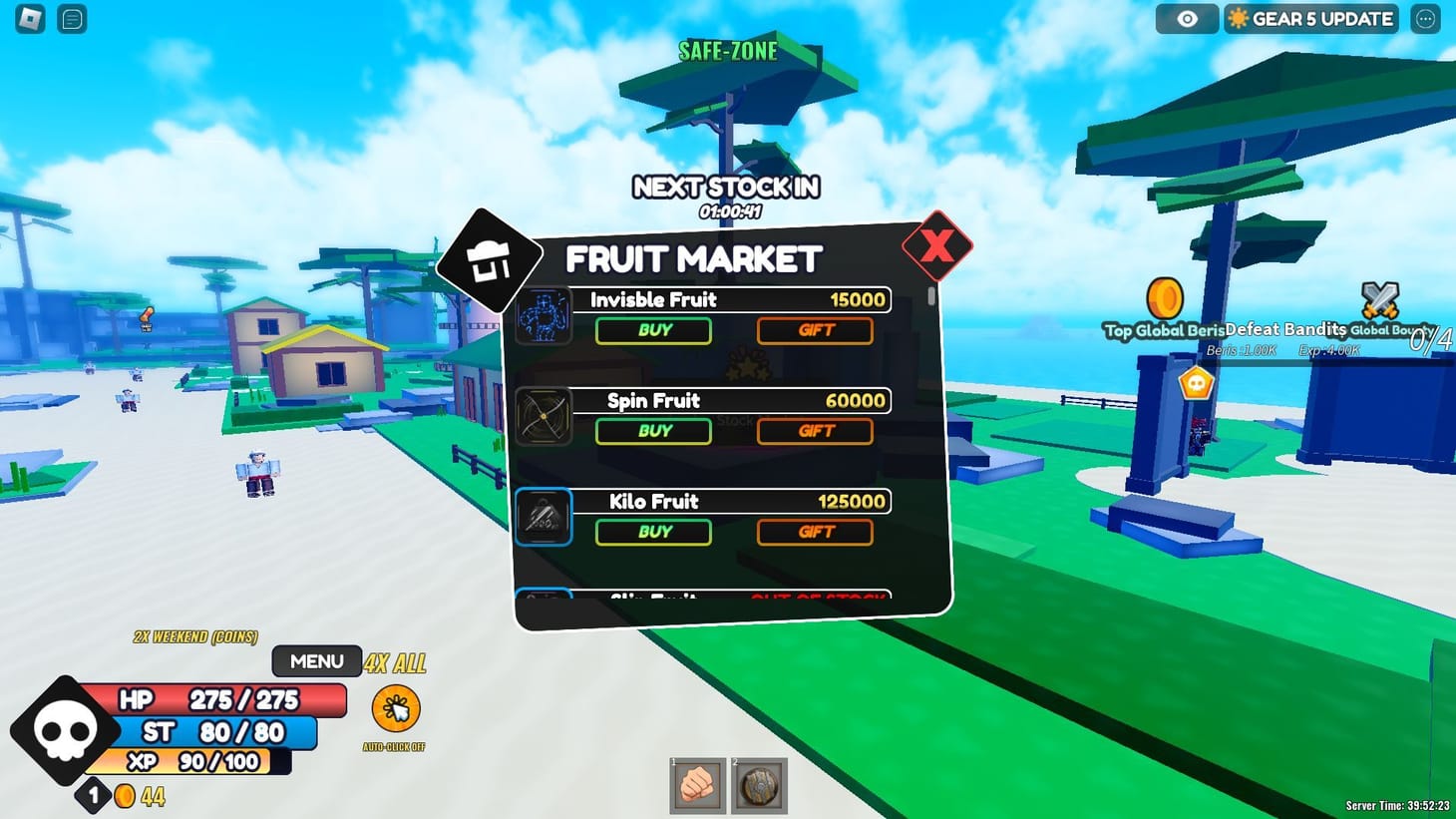Click the orange skull pentagon bounty marker
This screenshot has width=1456, height=819.
point(1196,382)
